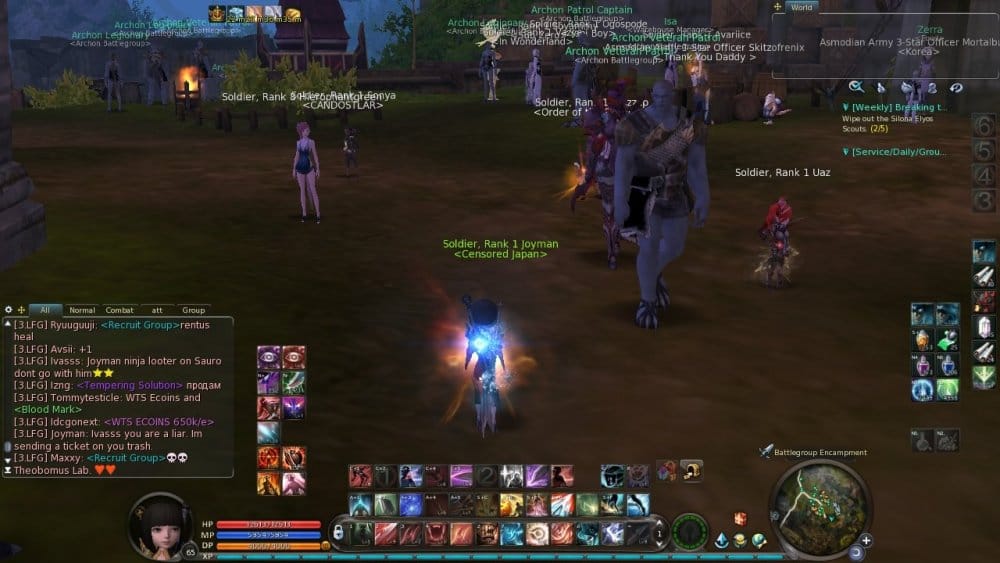Click the Recruit Group link from Ryuuguuji
1000x563 pixels.
point(143,325)
